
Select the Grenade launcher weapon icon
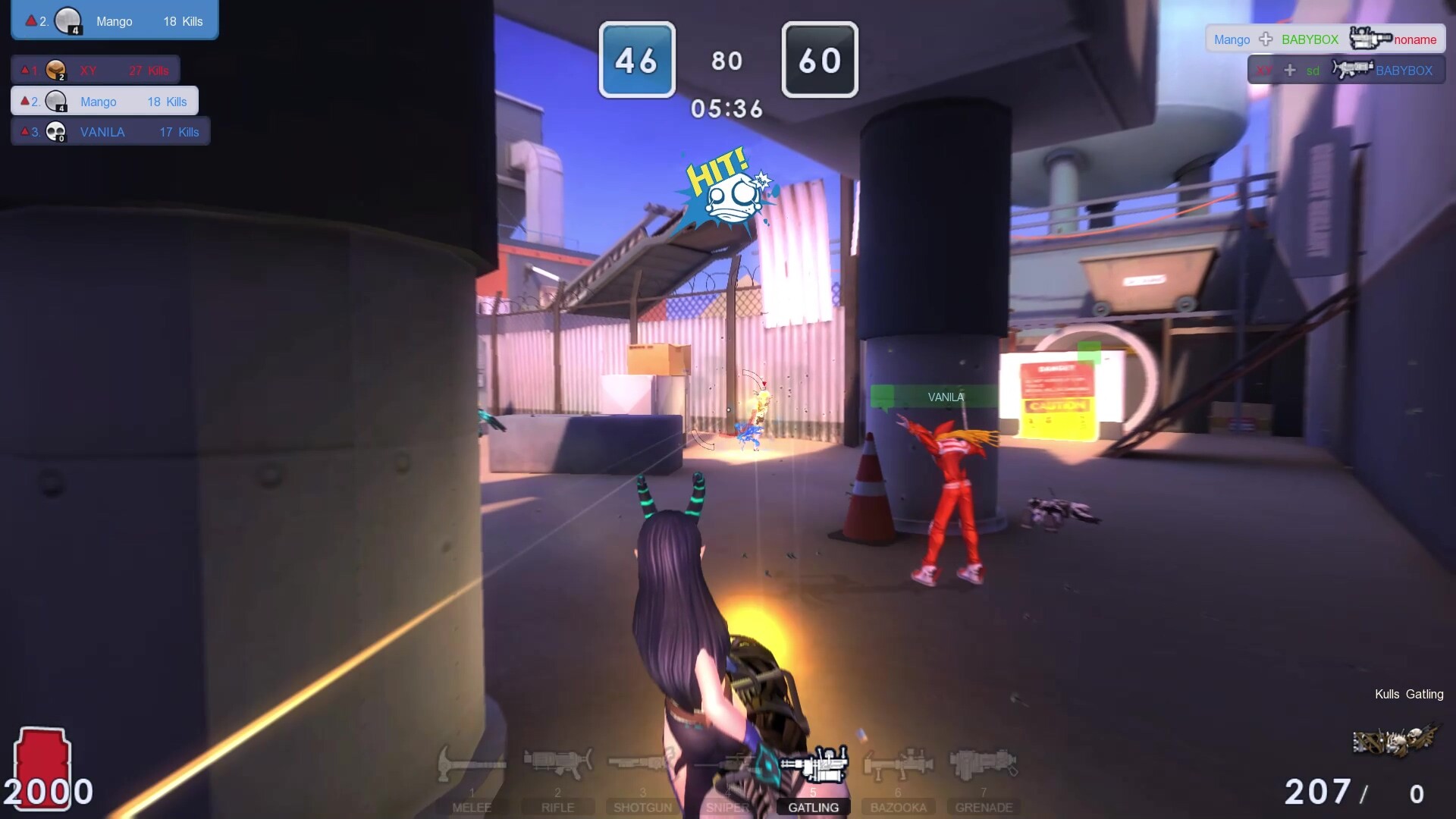coord(984,764)
